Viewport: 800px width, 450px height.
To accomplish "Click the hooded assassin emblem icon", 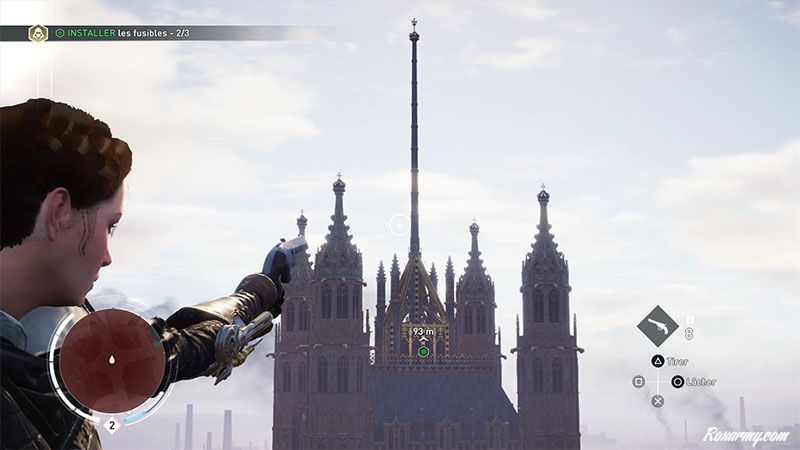I will coord(39,33).
